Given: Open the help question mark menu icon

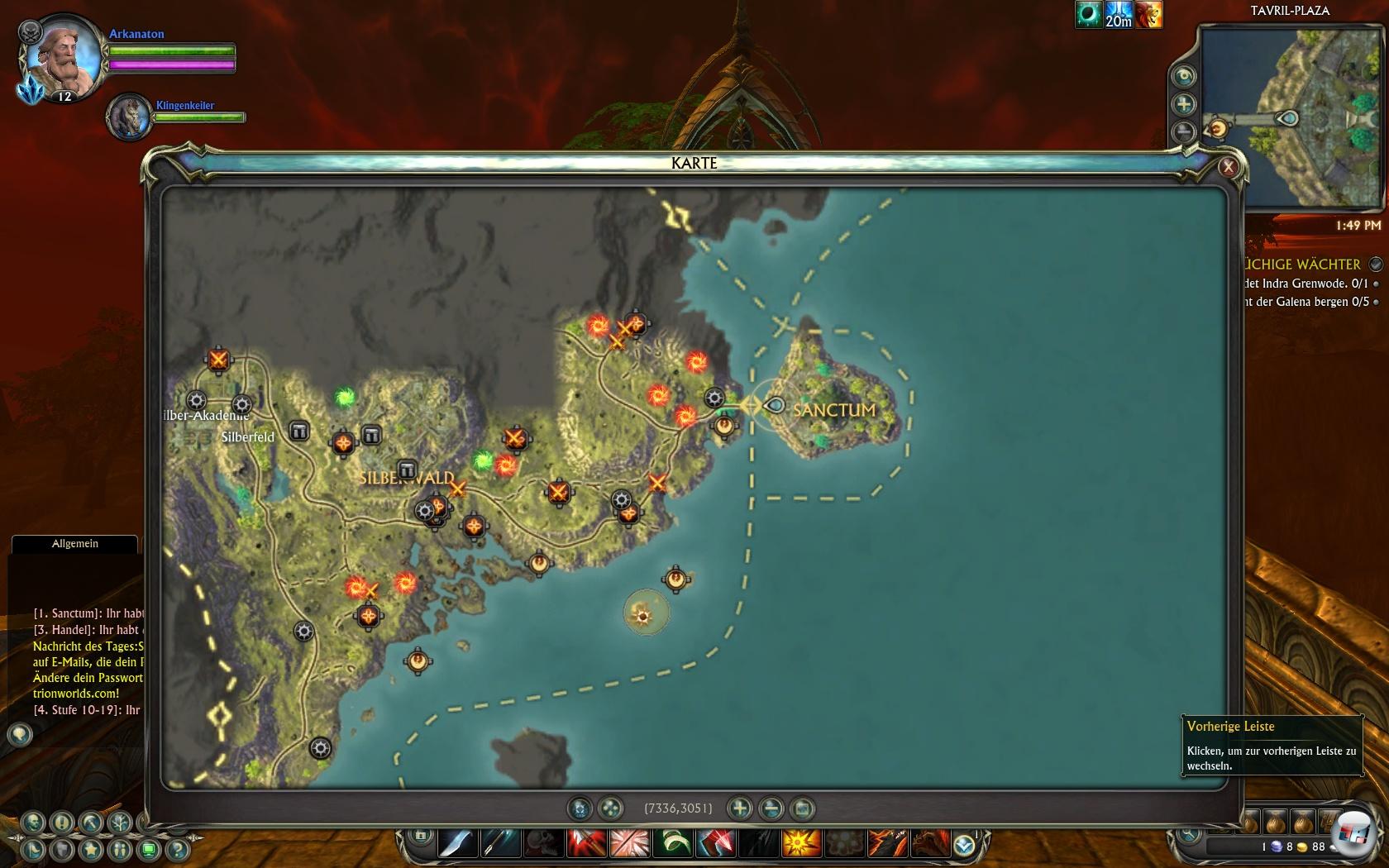Looking at the screenshot, I should click(177, 849).
